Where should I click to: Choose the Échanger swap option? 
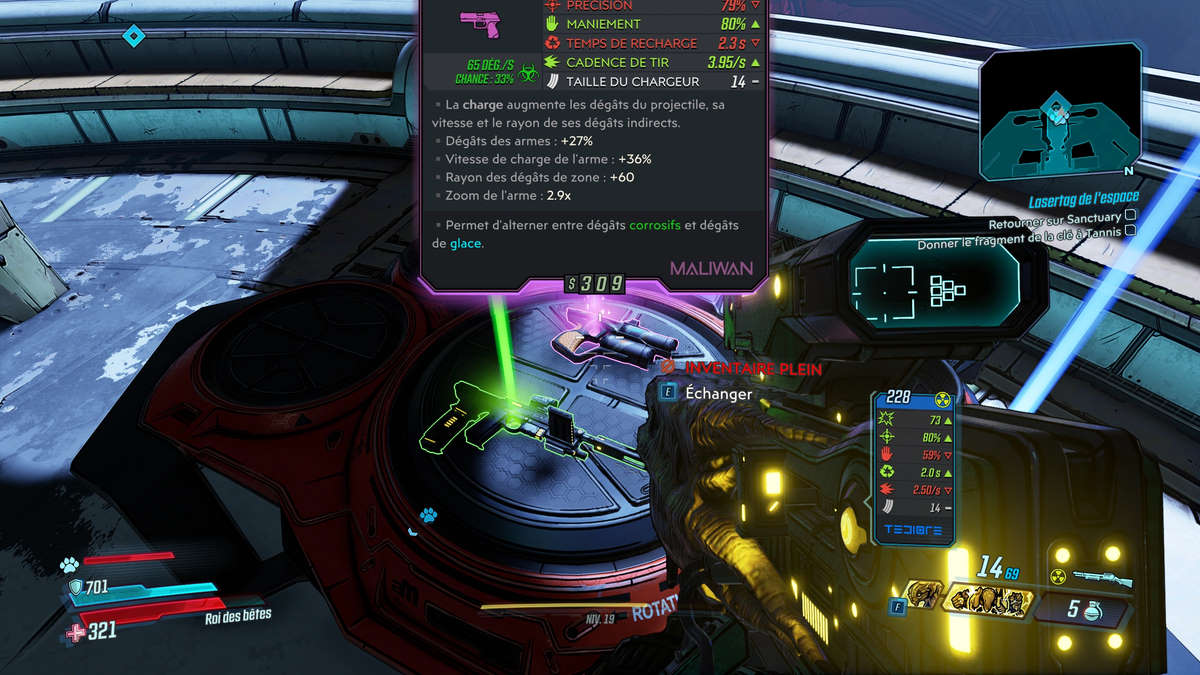[x=718, y=394]
